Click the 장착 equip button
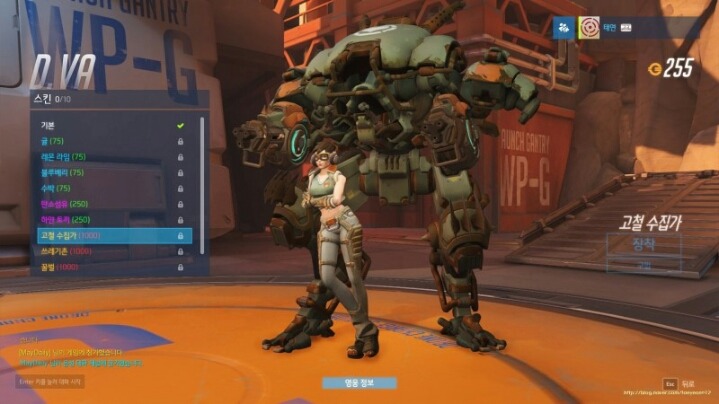Image resolution: width=719 pixels, height=404 pixels. 643,245
